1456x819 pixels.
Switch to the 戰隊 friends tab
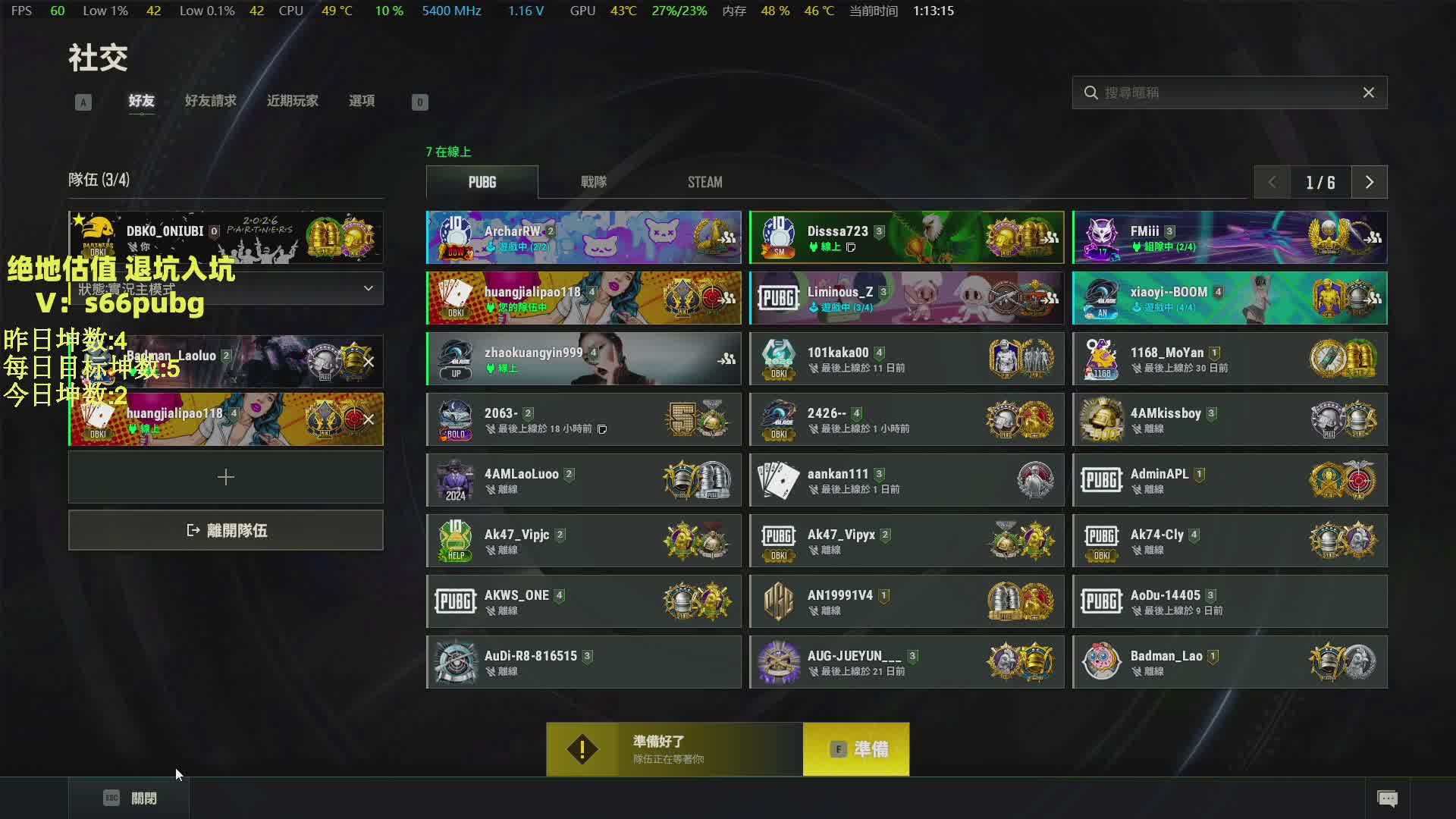[x=593, y=182]
